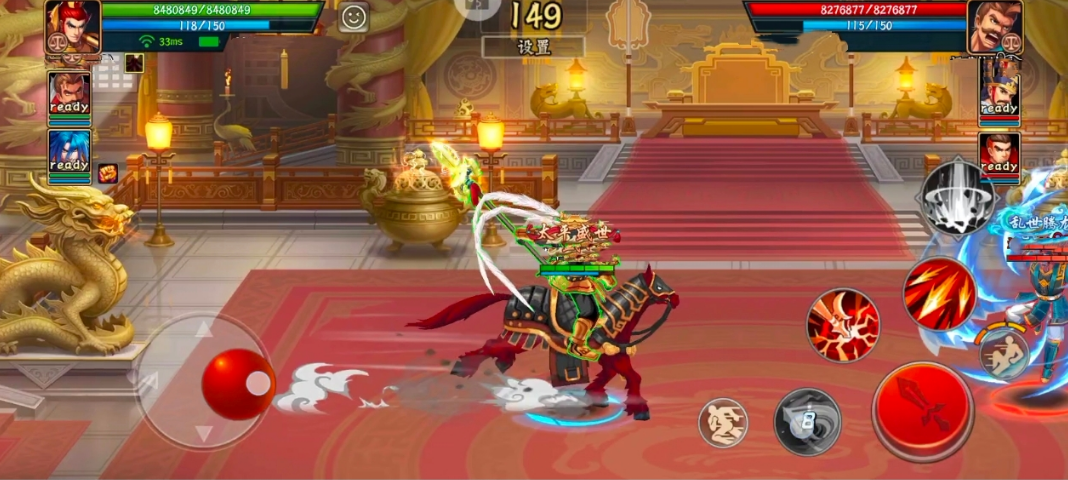Select the mustached enemy leader portrait
This screenshot has height=480, width=1068.
click(994, 27)
